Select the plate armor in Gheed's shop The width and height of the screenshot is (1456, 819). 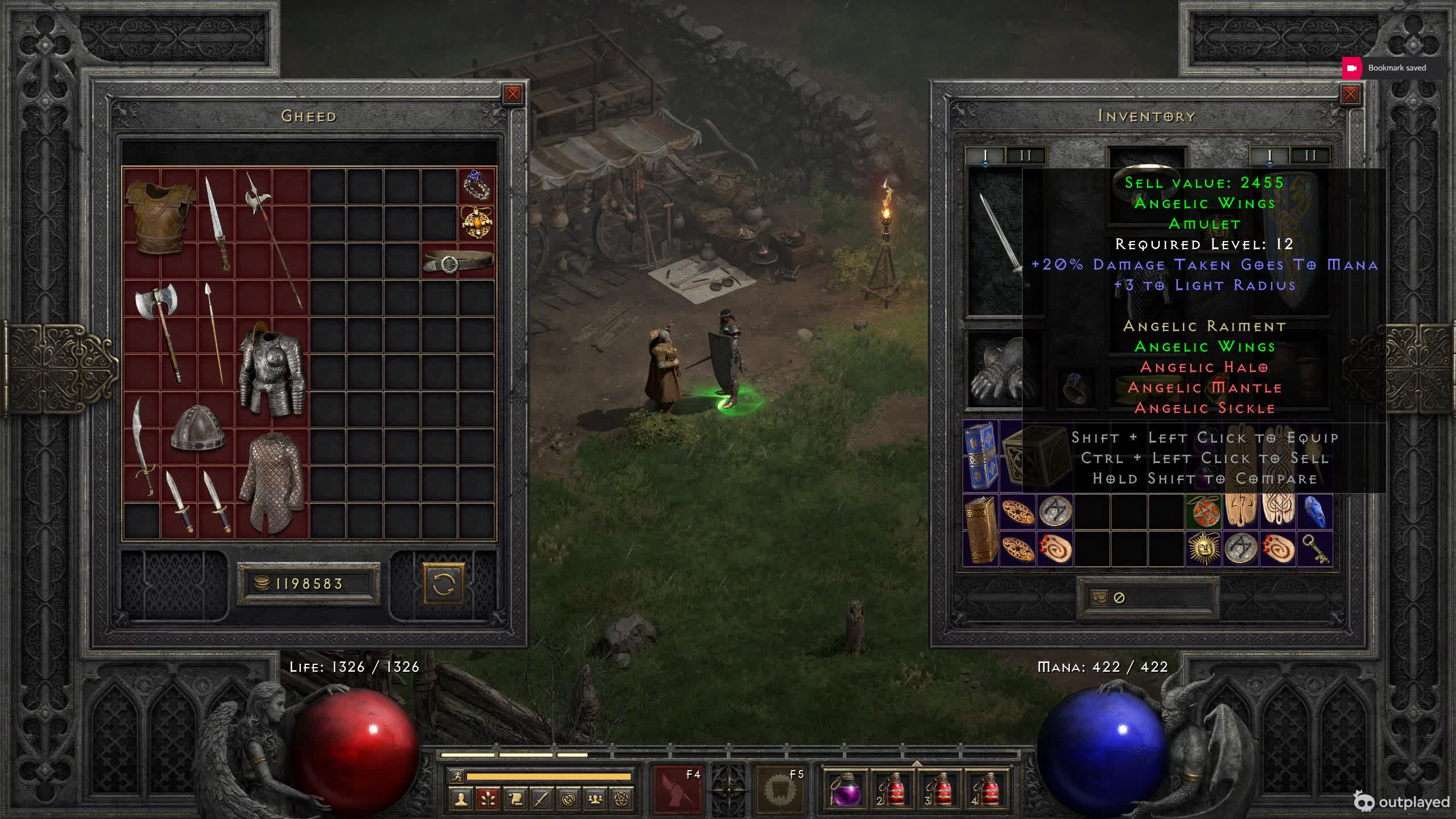tap(272, 370)
